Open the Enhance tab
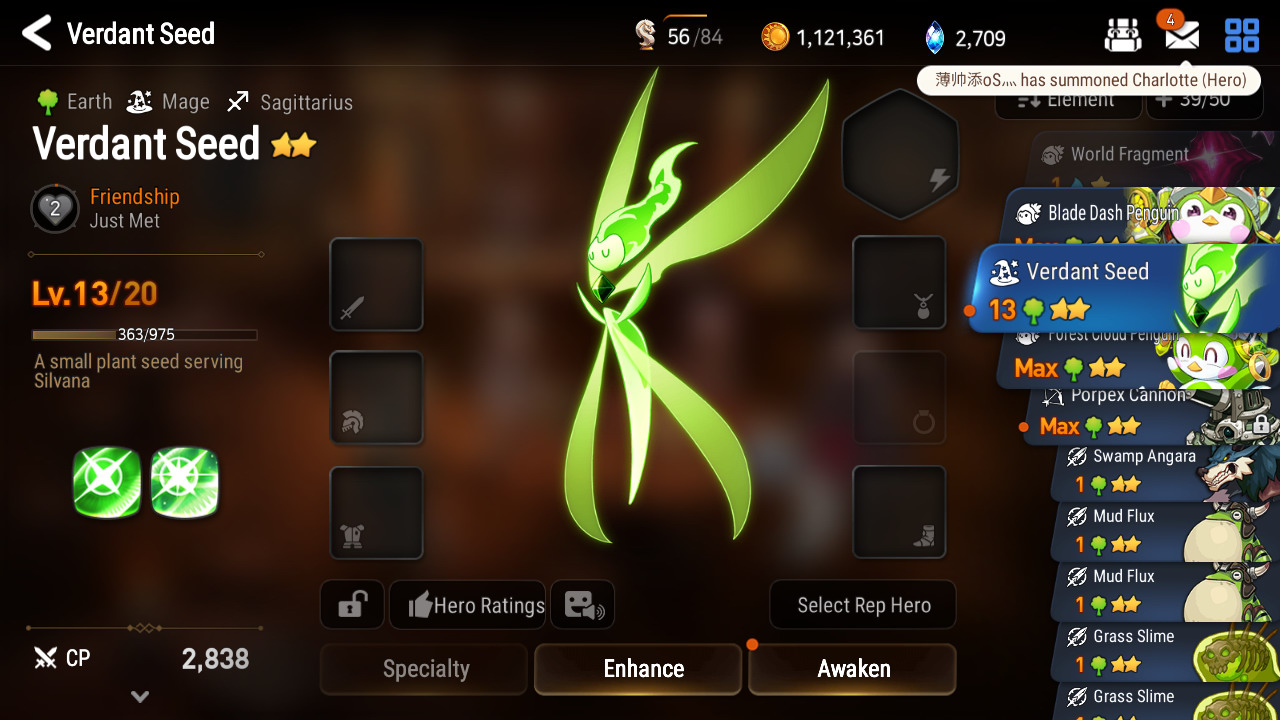Viewport: 1280px width, 720px height. pyautogui.click(x=643, y=669)
